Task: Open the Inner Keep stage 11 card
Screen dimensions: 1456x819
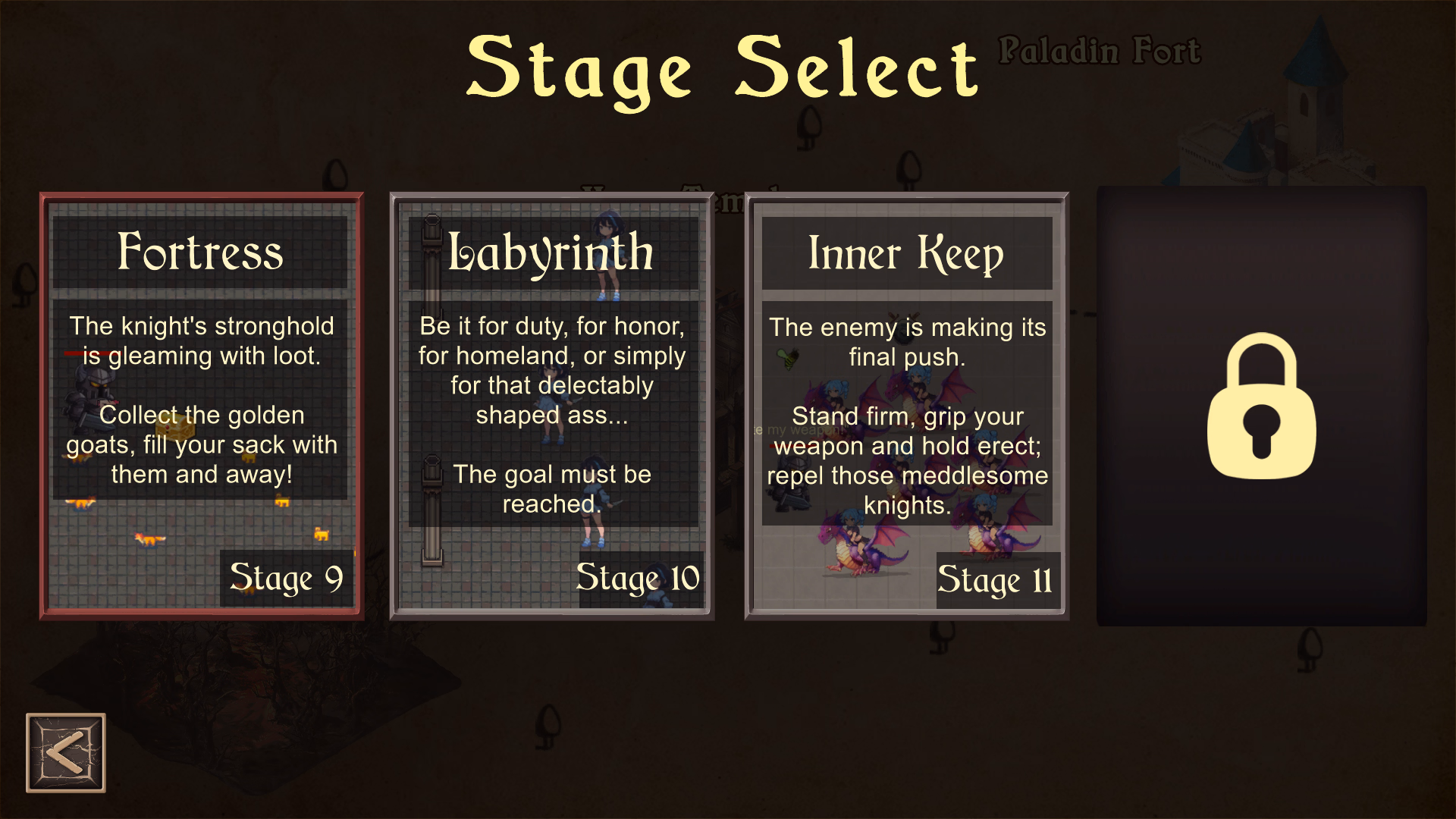Action: 907,406
